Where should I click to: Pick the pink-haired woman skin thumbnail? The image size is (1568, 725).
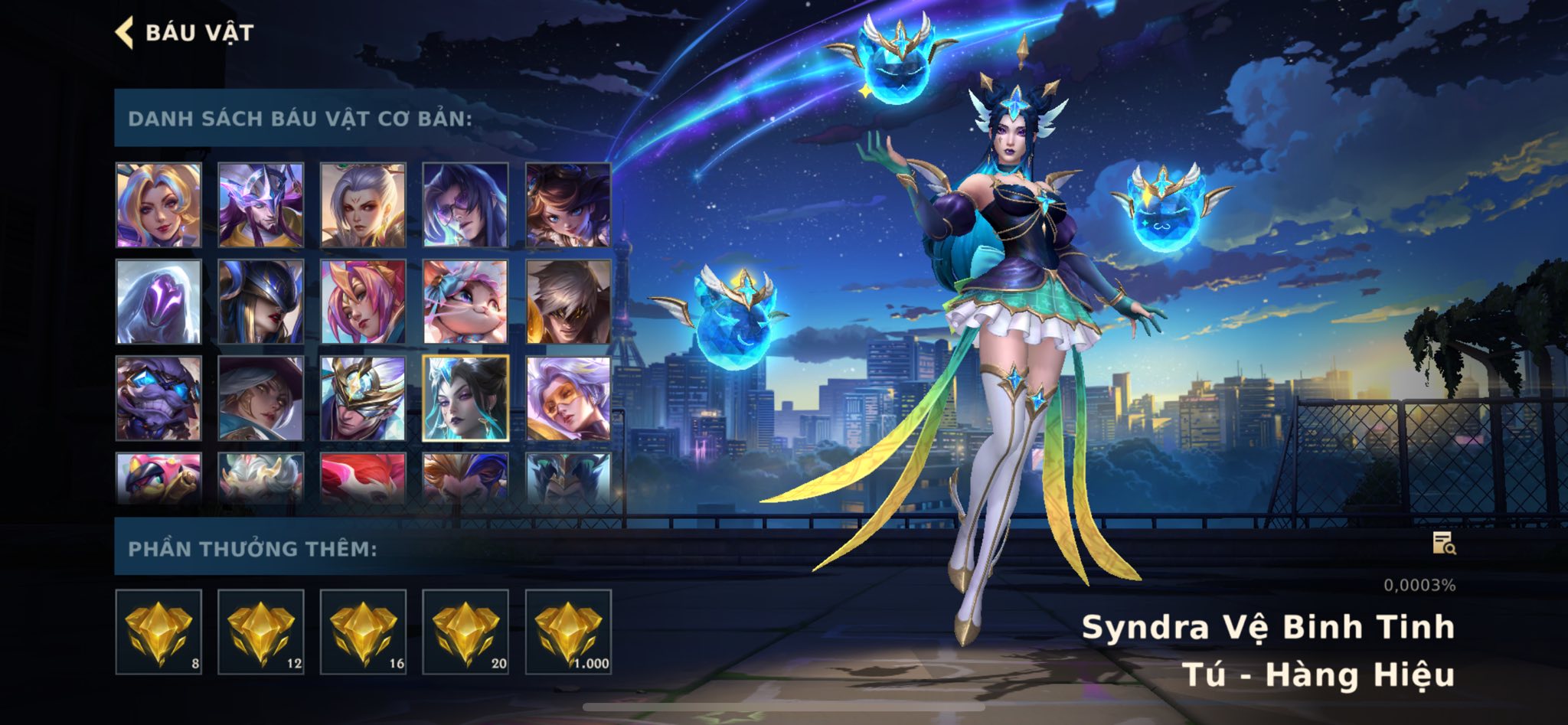363,302
